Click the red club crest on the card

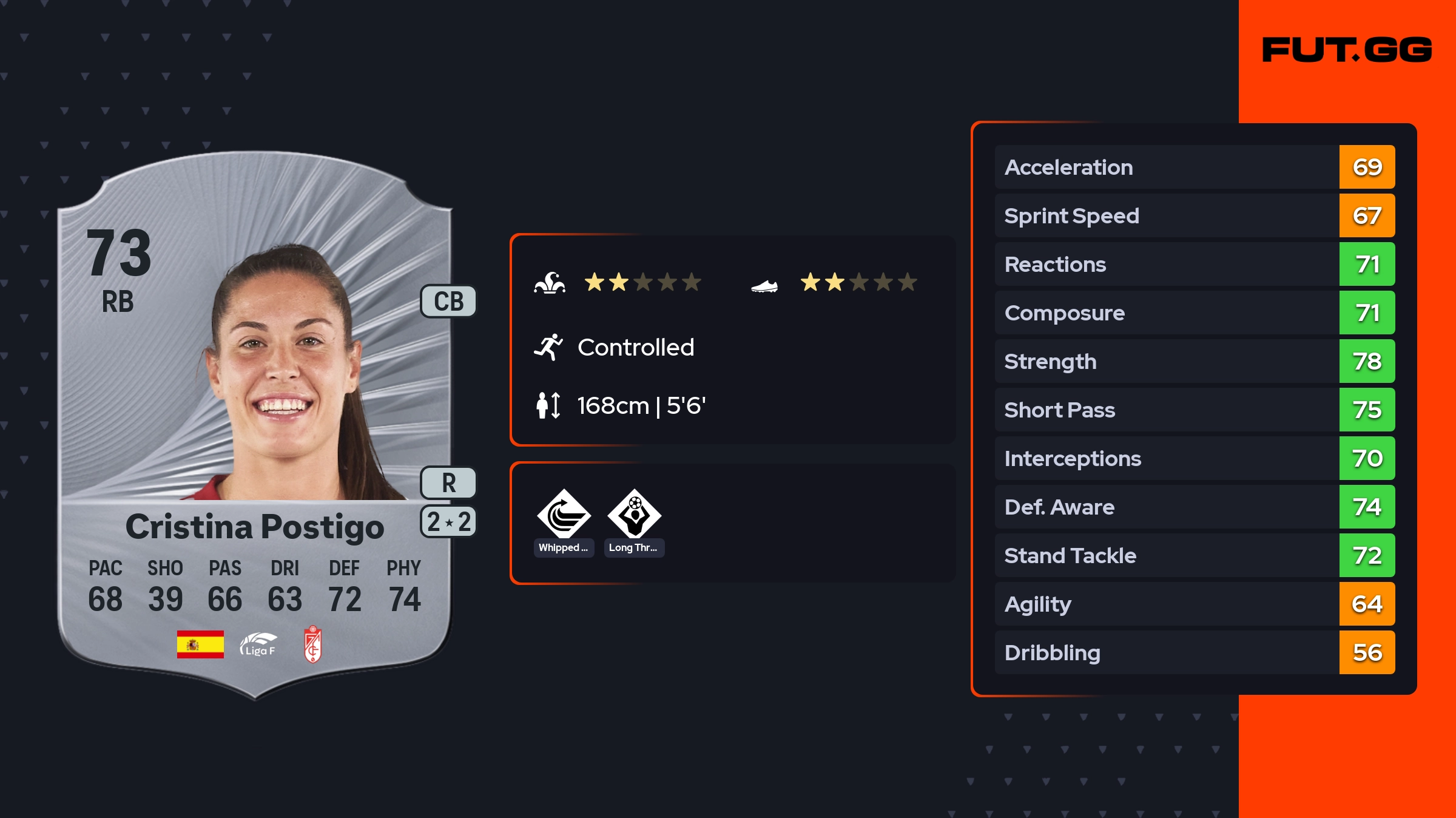(x=312, y=644)
